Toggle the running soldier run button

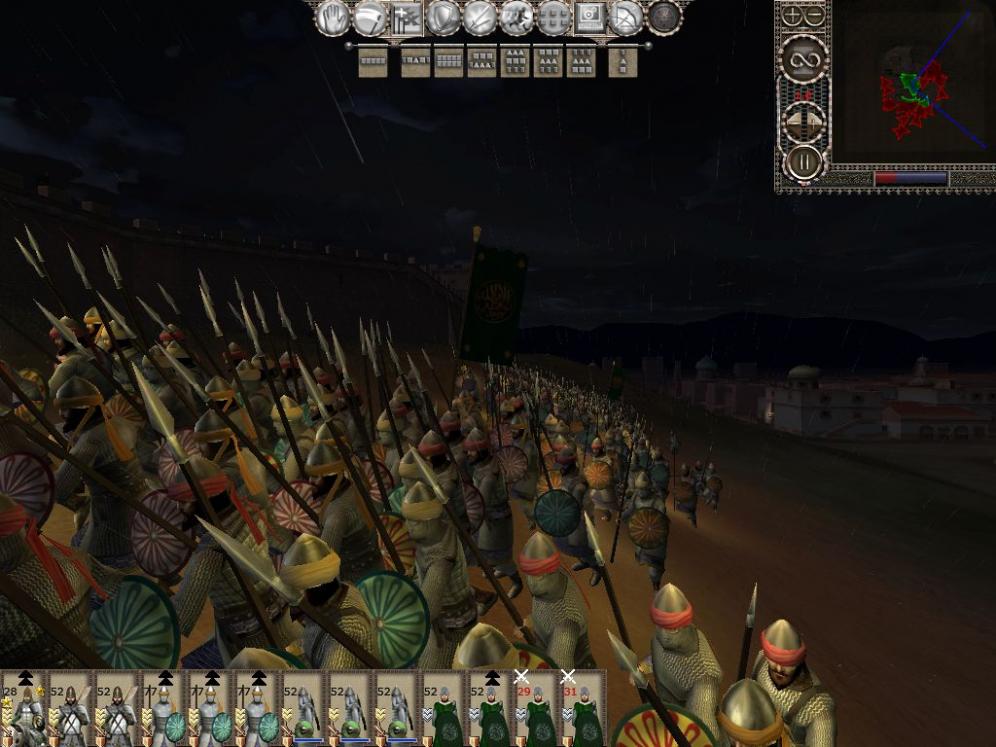click(517, 17)
